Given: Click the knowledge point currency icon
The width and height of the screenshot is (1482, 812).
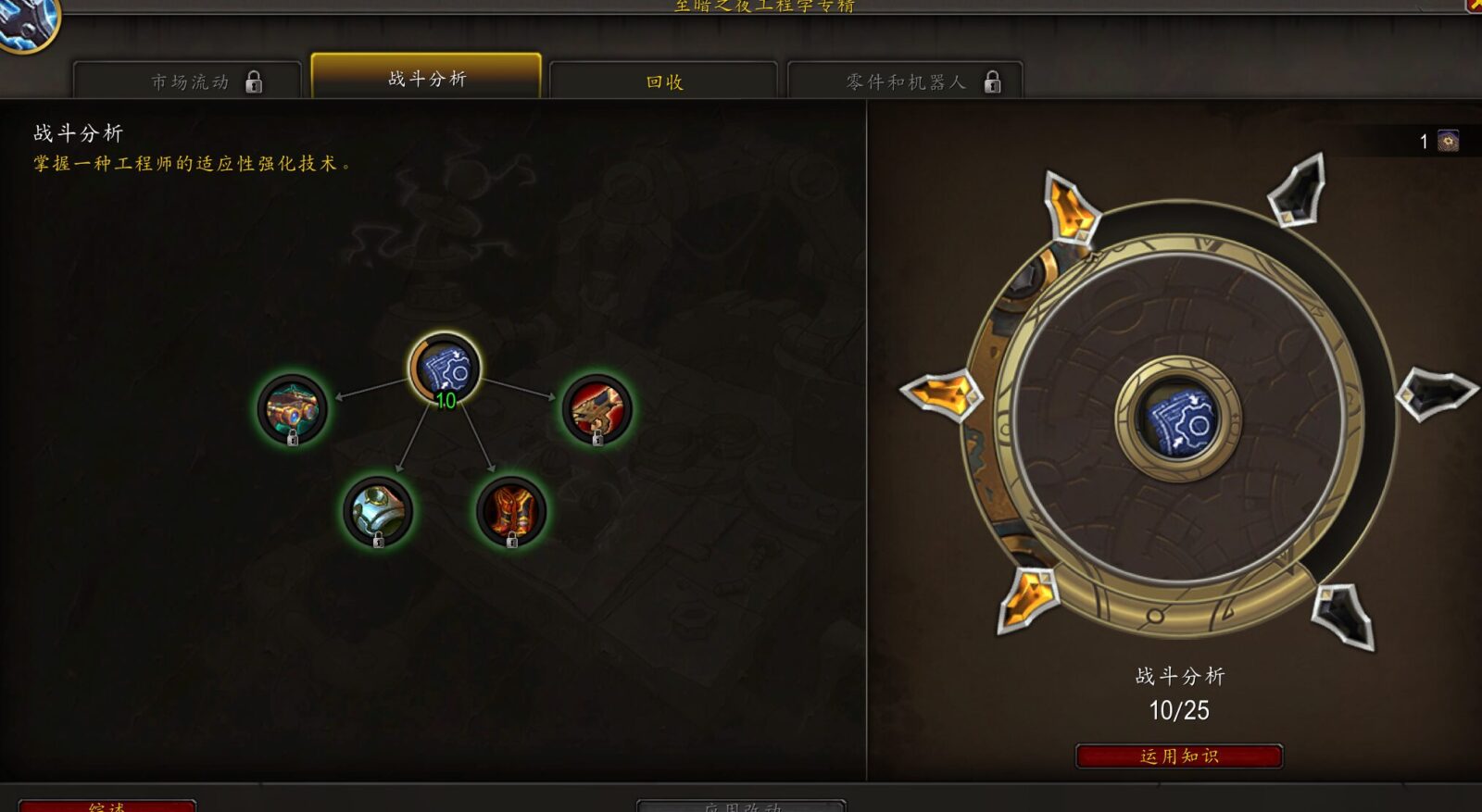Looking at the screenshot, I should (x=1448, y=141).
